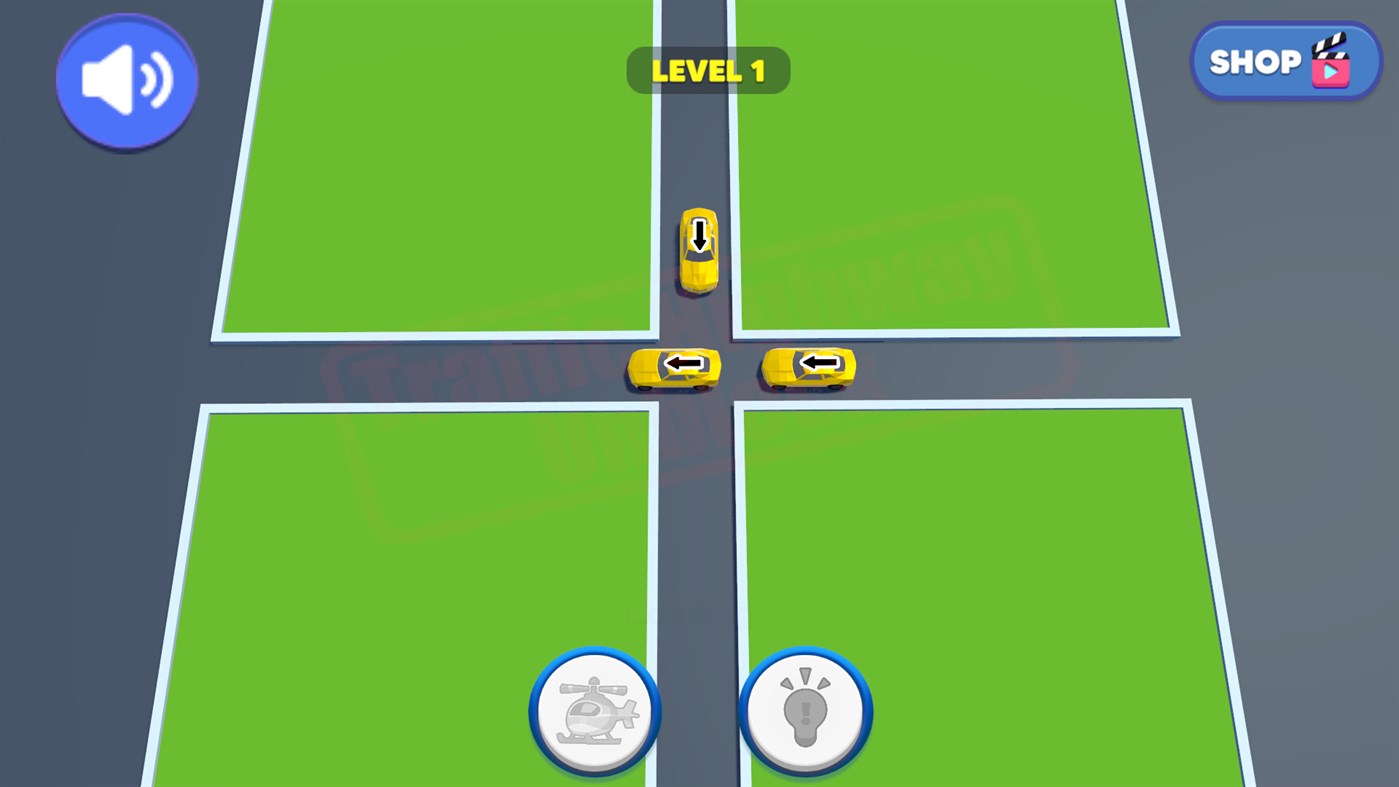Click the LEVEL 1 banner

pos(708,70)
